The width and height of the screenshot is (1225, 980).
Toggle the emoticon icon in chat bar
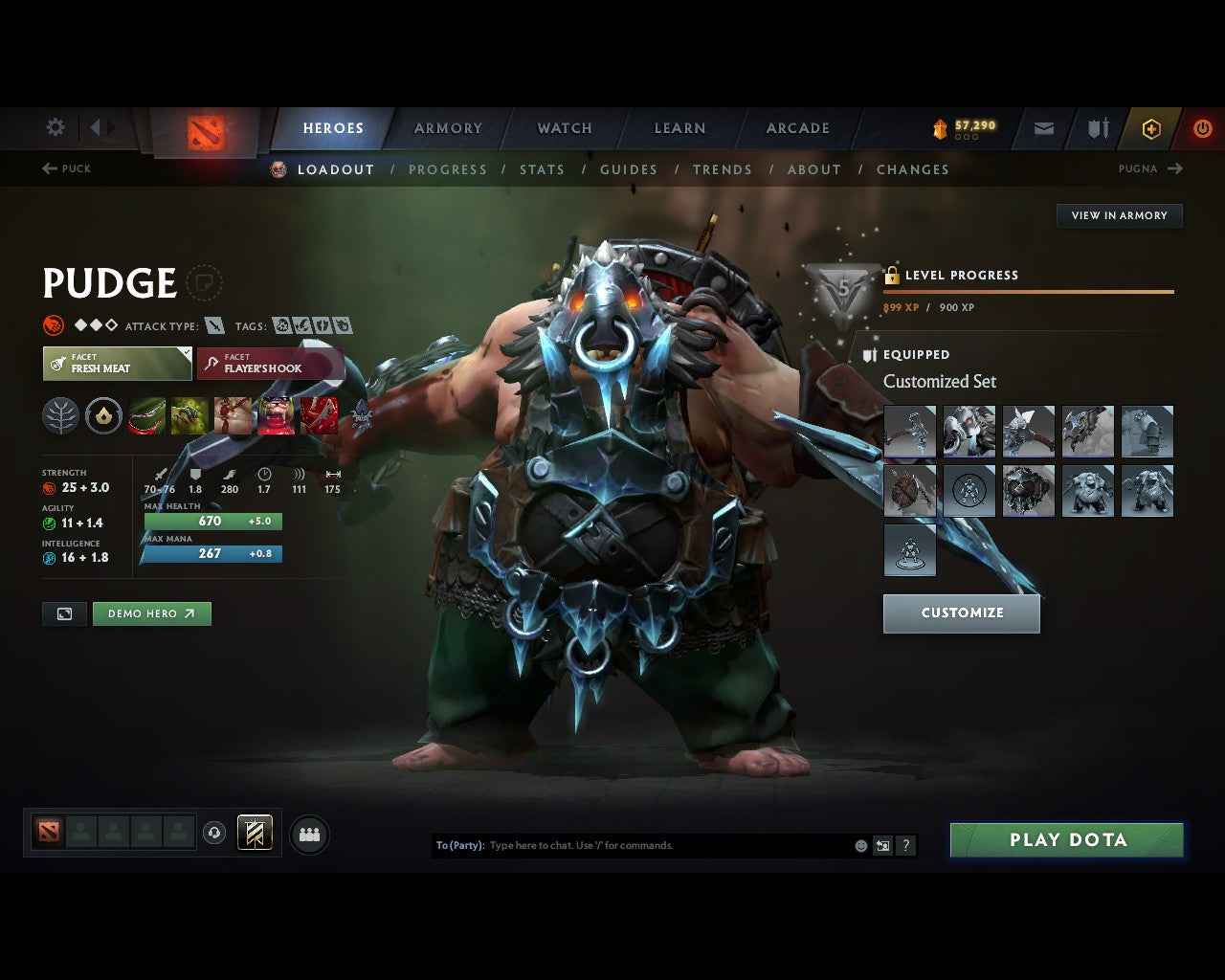pos(859,845)
